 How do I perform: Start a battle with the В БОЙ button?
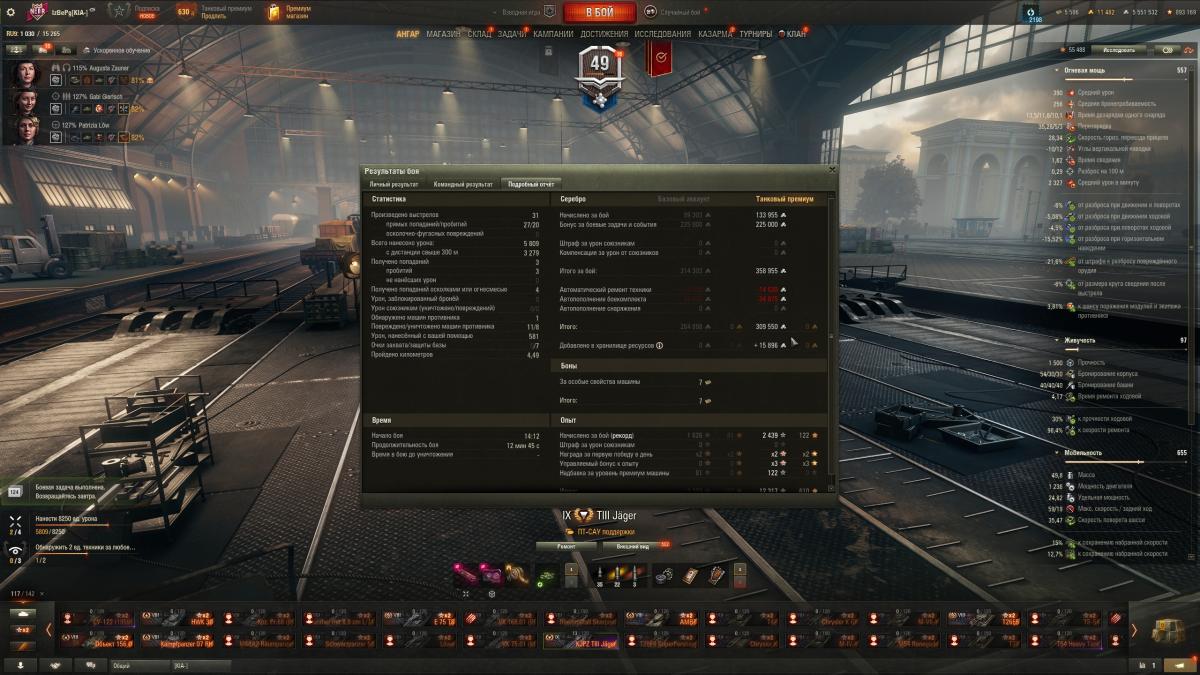click(x=600, y=12)
